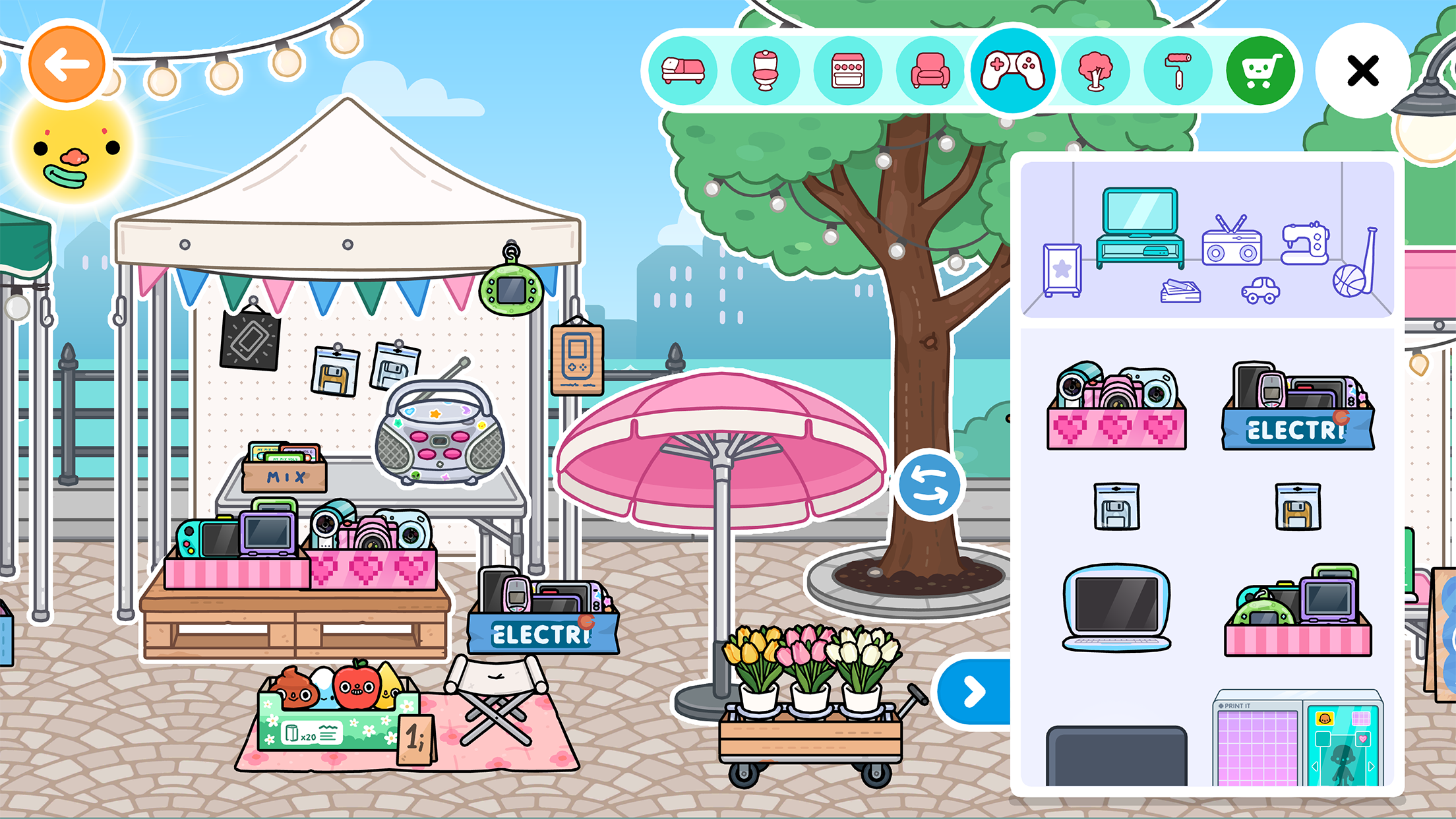Viewport: 1456px width, 819px height.
Task: Go back with the orange arrow button
Action: point(67,65)
